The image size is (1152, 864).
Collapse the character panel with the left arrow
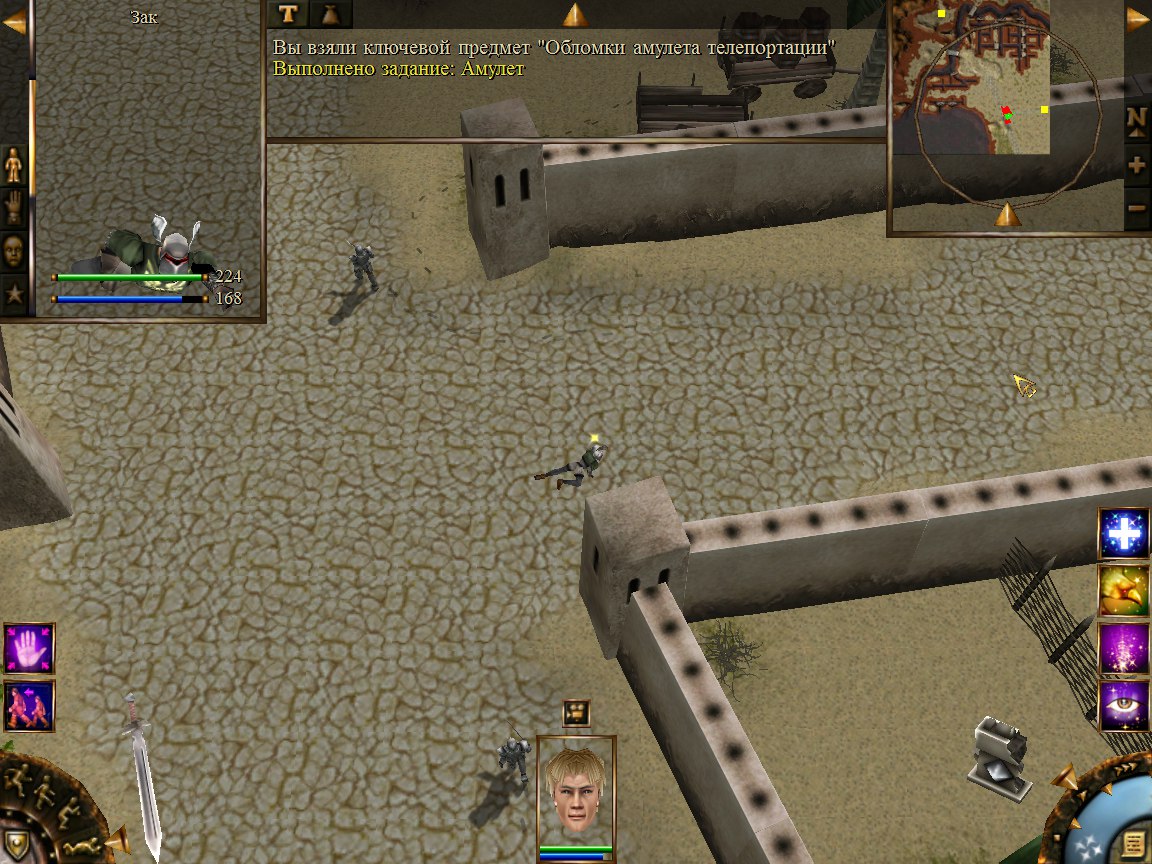[14, 22]
